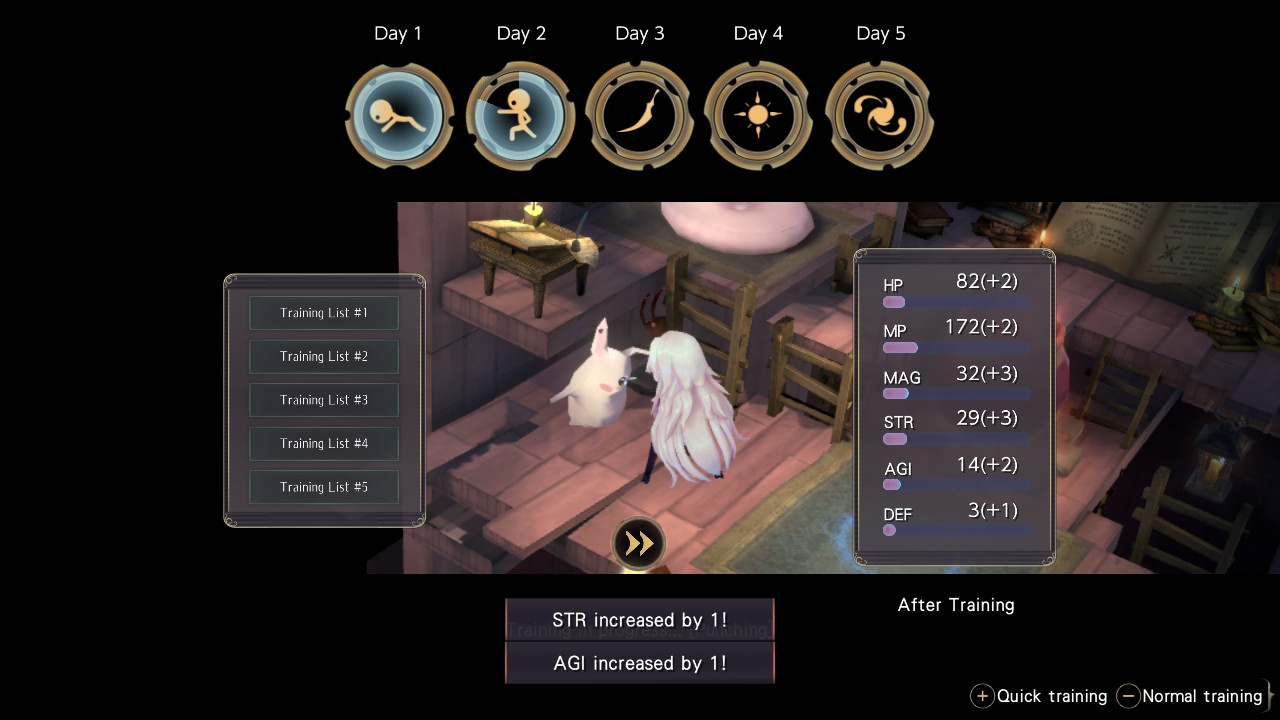Screen dimensions: 1280x720
Task: Select the Day 2 running training icon
Action: pyautogui.click(x=520, y=116)
